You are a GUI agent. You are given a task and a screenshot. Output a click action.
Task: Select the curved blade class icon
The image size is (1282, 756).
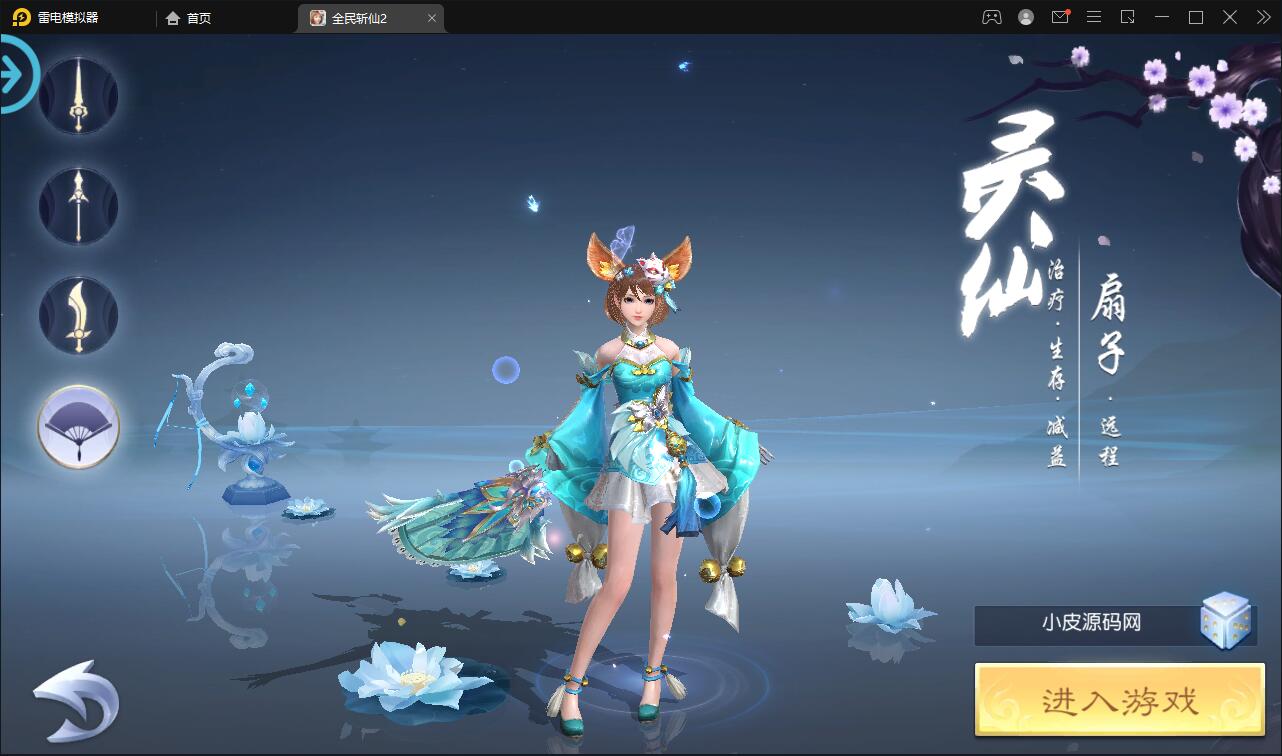(x=77, y=315)
